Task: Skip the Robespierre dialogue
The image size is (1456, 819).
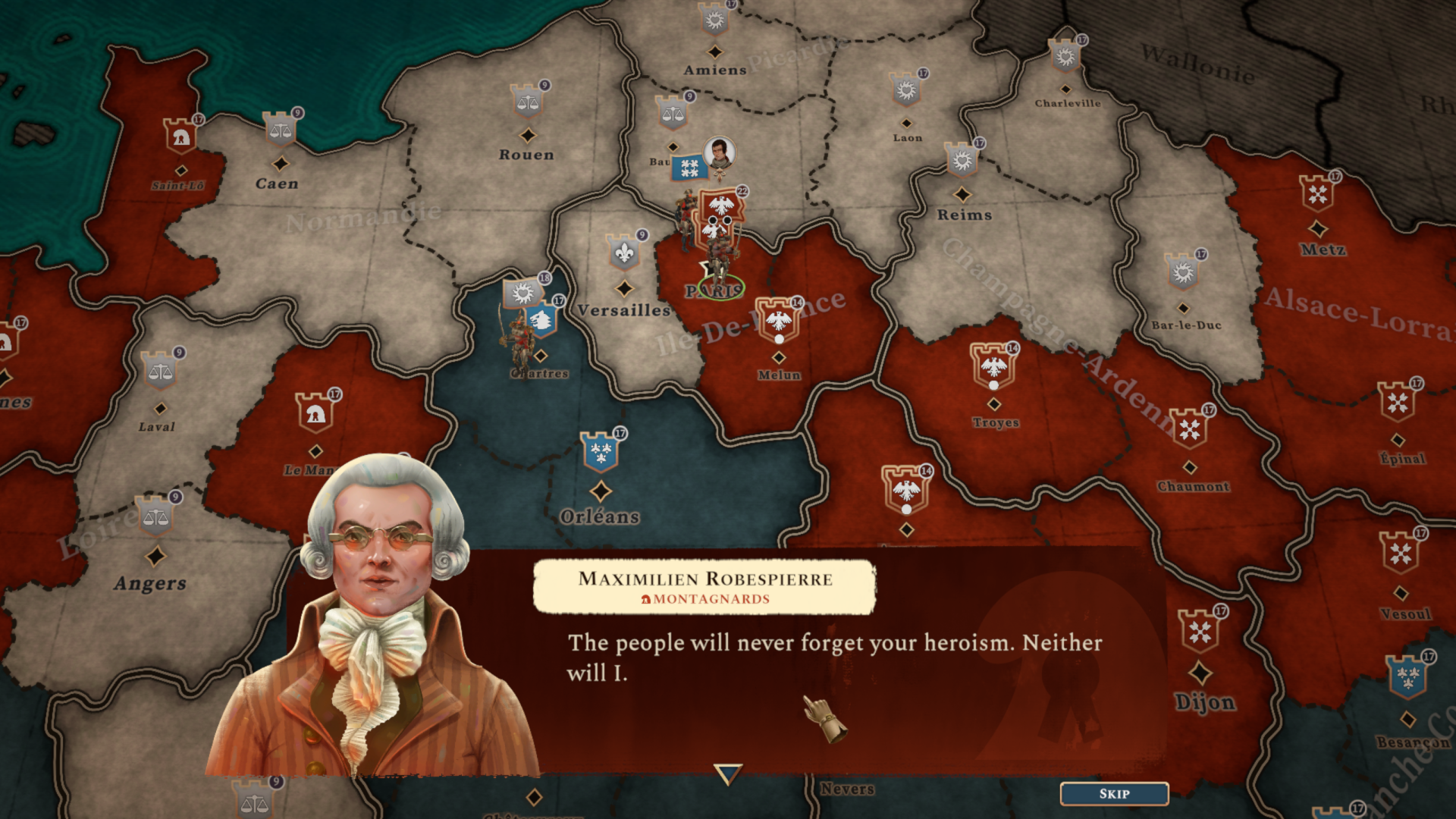Action: pos(1114,793)
